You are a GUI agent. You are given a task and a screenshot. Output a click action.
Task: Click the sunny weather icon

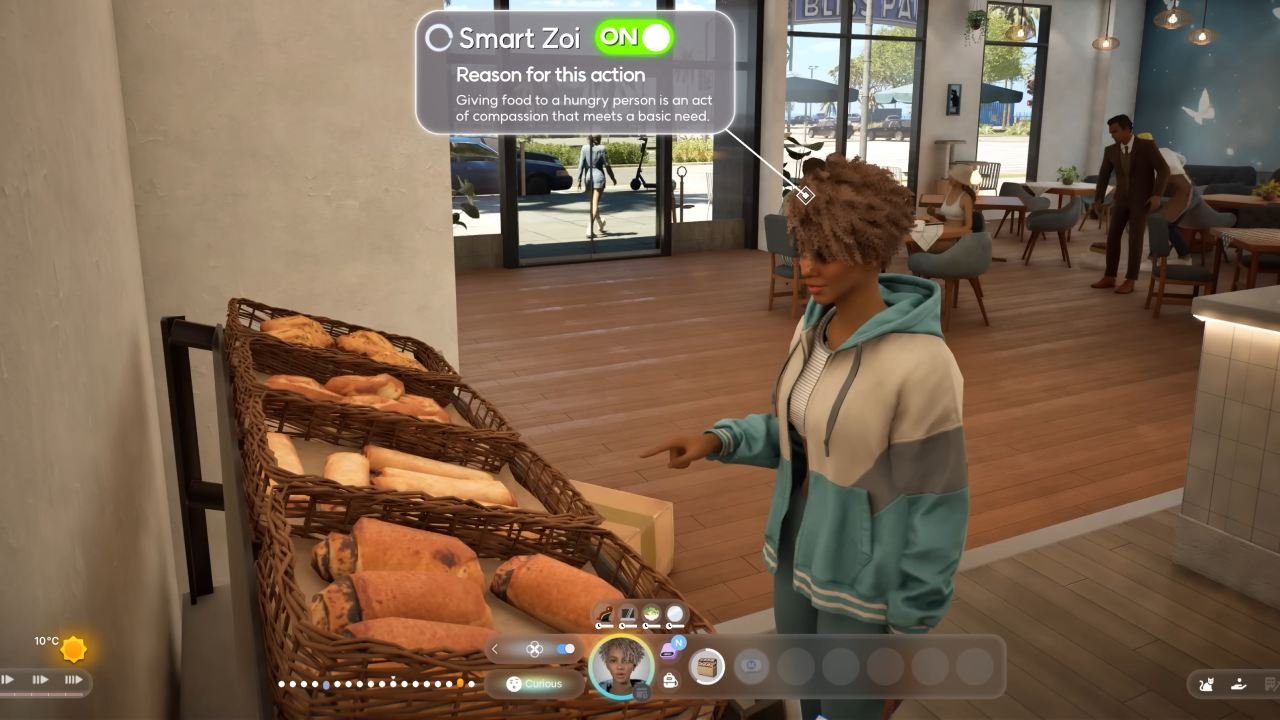pyautogui.click(x=73, y=650)
